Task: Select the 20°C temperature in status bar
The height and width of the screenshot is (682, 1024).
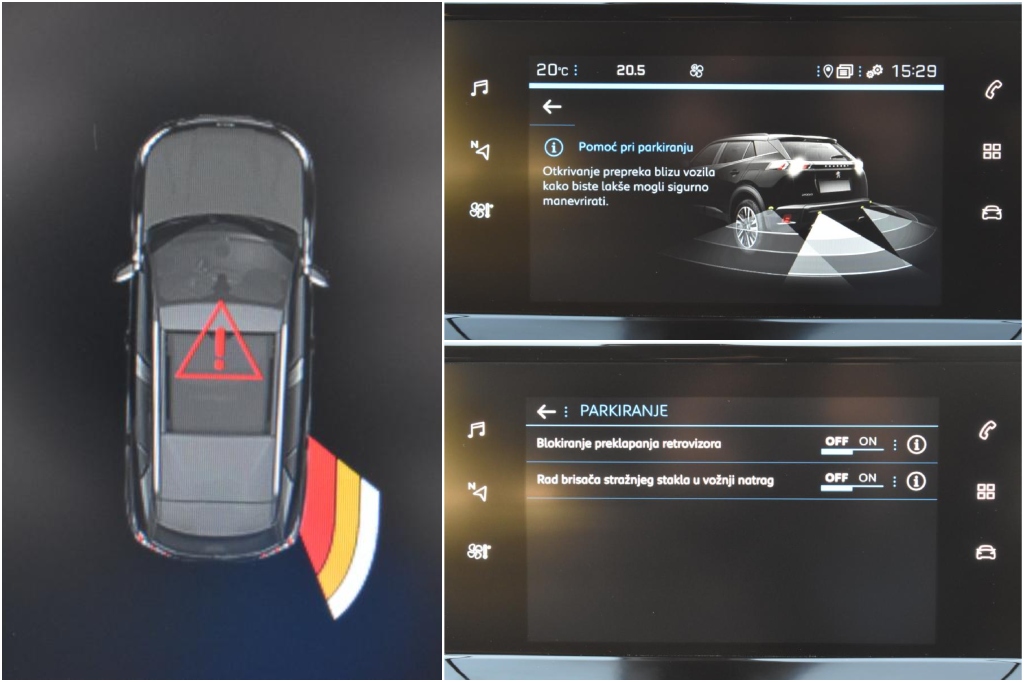Action: click(x=552, y=70)
